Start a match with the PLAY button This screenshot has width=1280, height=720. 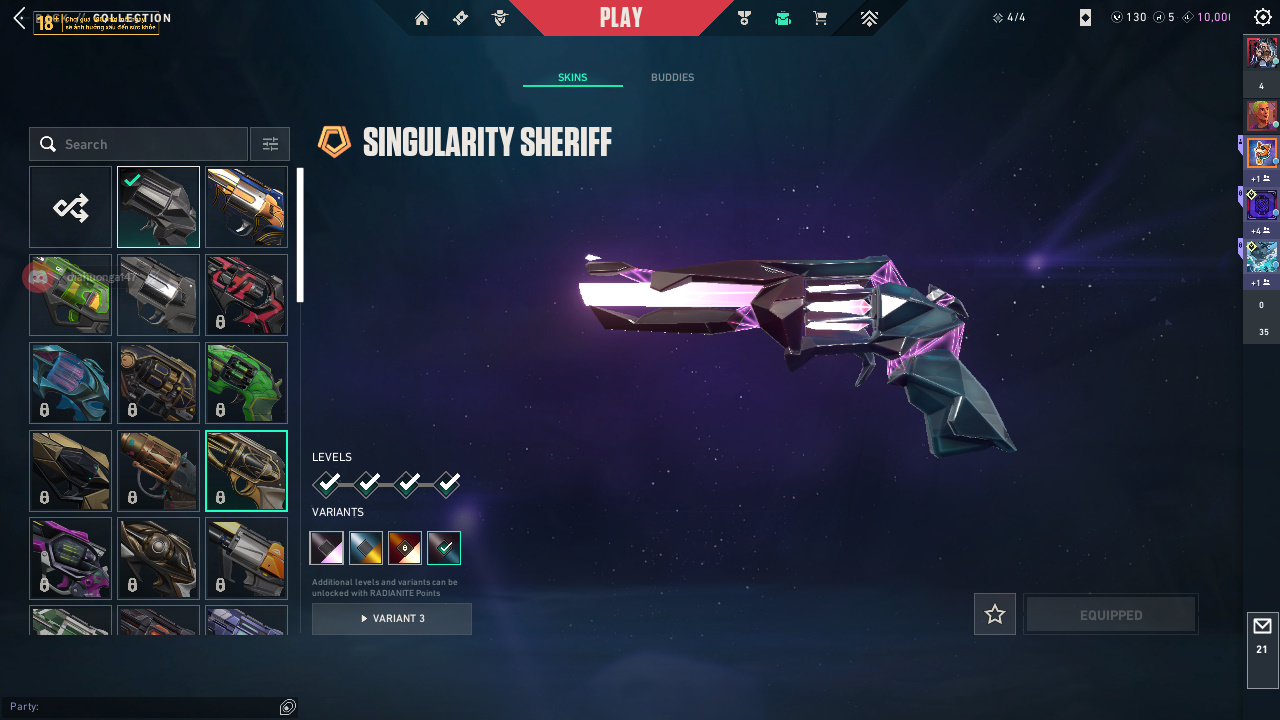coord(621,18)
